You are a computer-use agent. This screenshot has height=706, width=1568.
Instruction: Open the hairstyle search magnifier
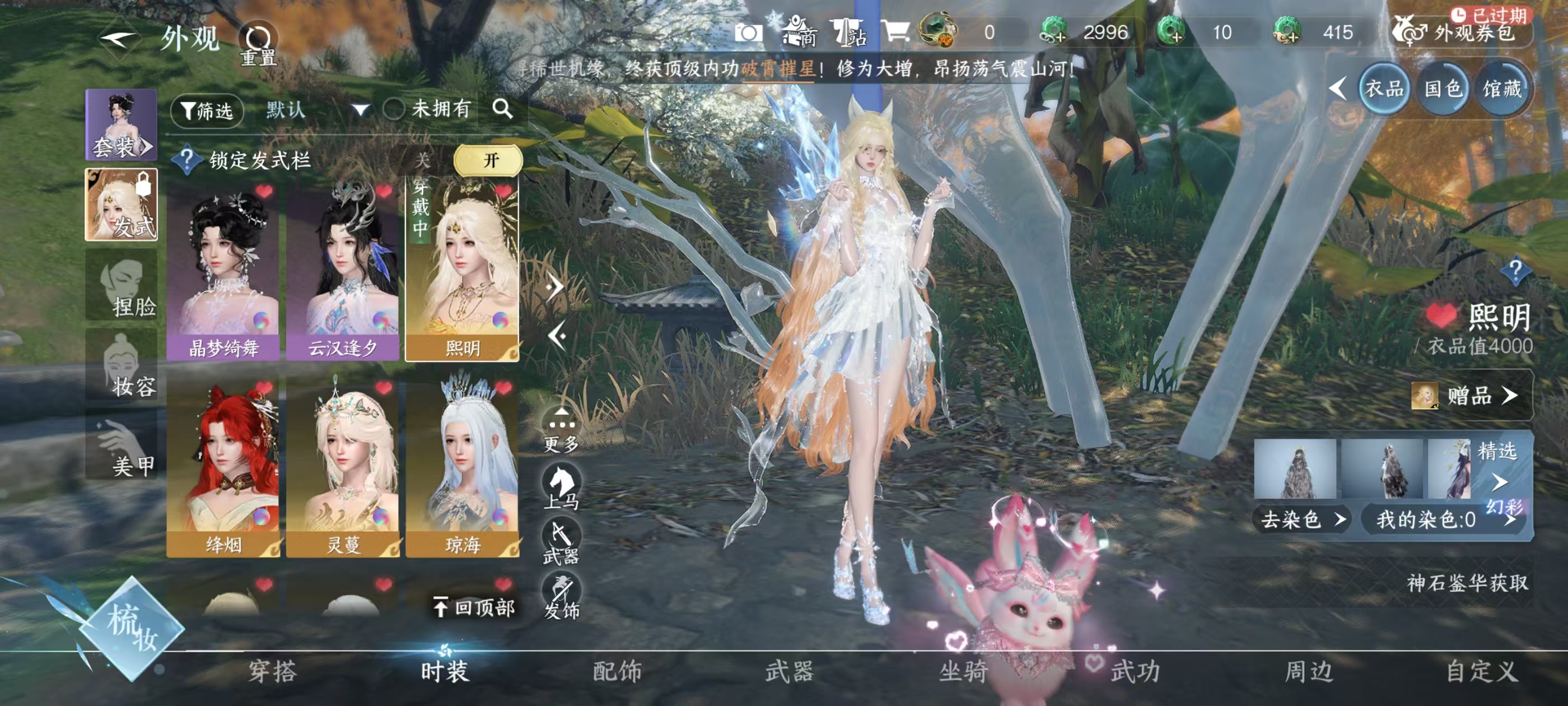point(503,109)
